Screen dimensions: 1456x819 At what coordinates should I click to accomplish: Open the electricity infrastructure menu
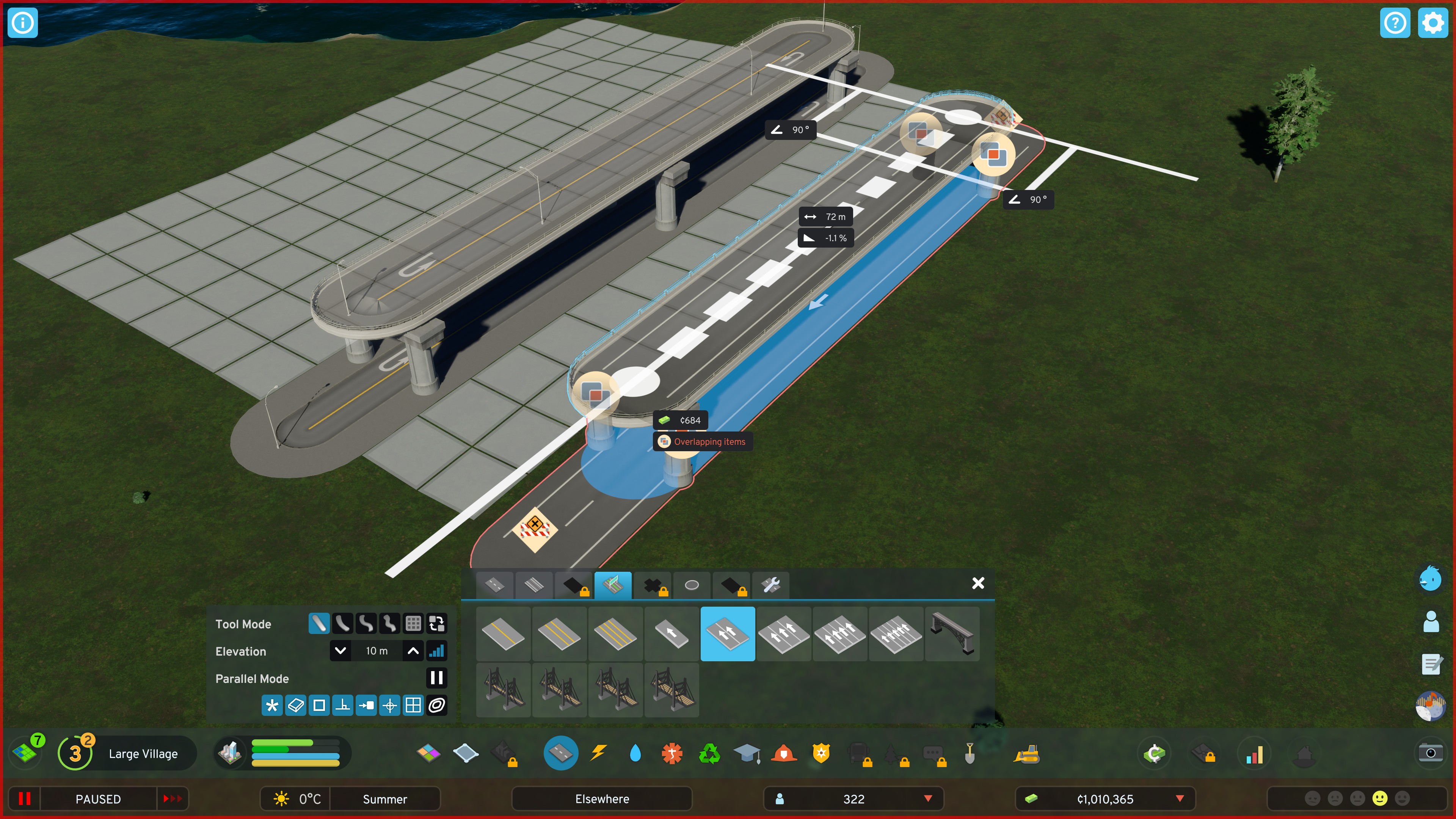click(598, 753)
